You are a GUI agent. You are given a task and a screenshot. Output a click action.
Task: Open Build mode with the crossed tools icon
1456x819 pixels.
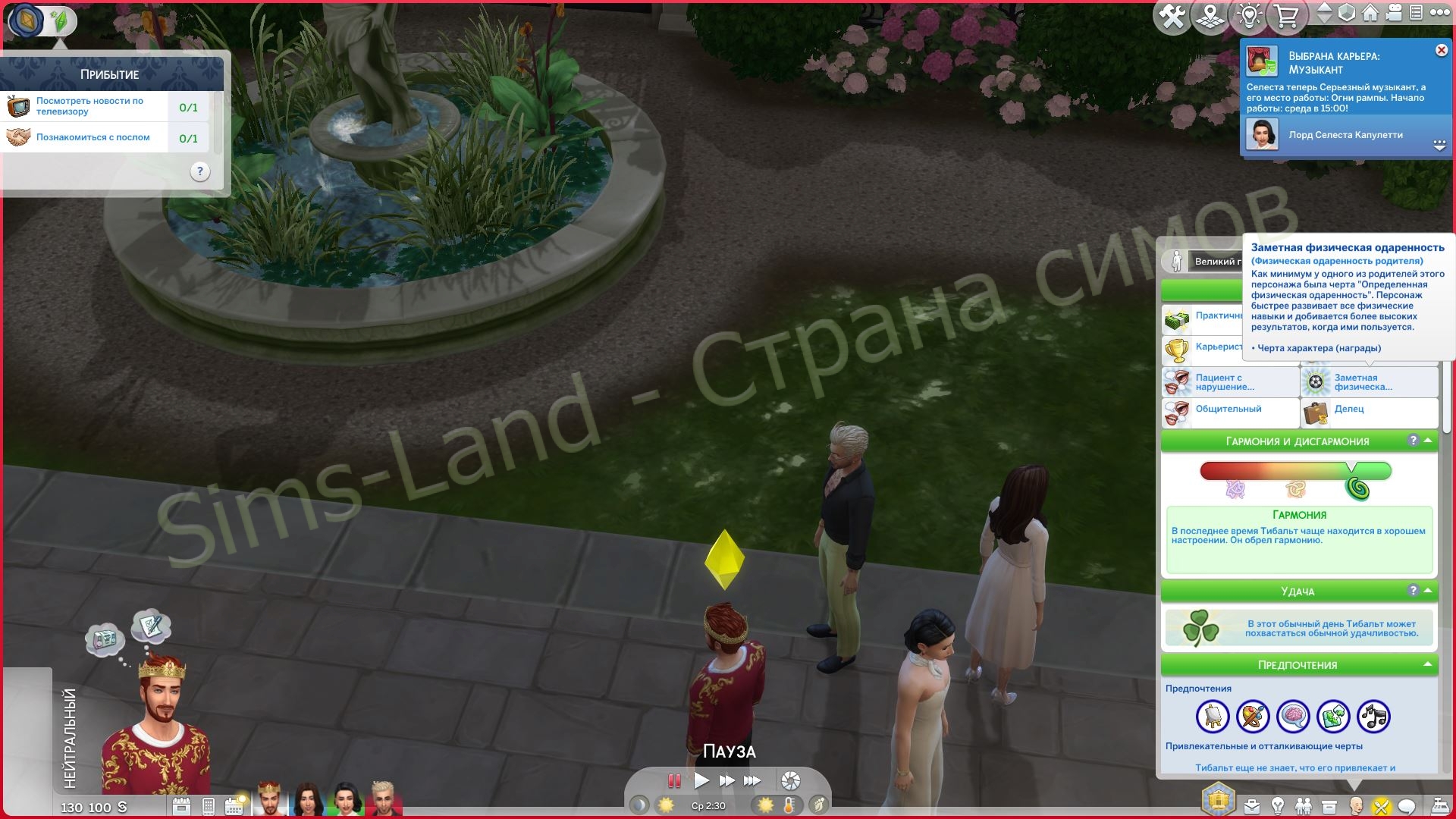tap(1173, 15)
